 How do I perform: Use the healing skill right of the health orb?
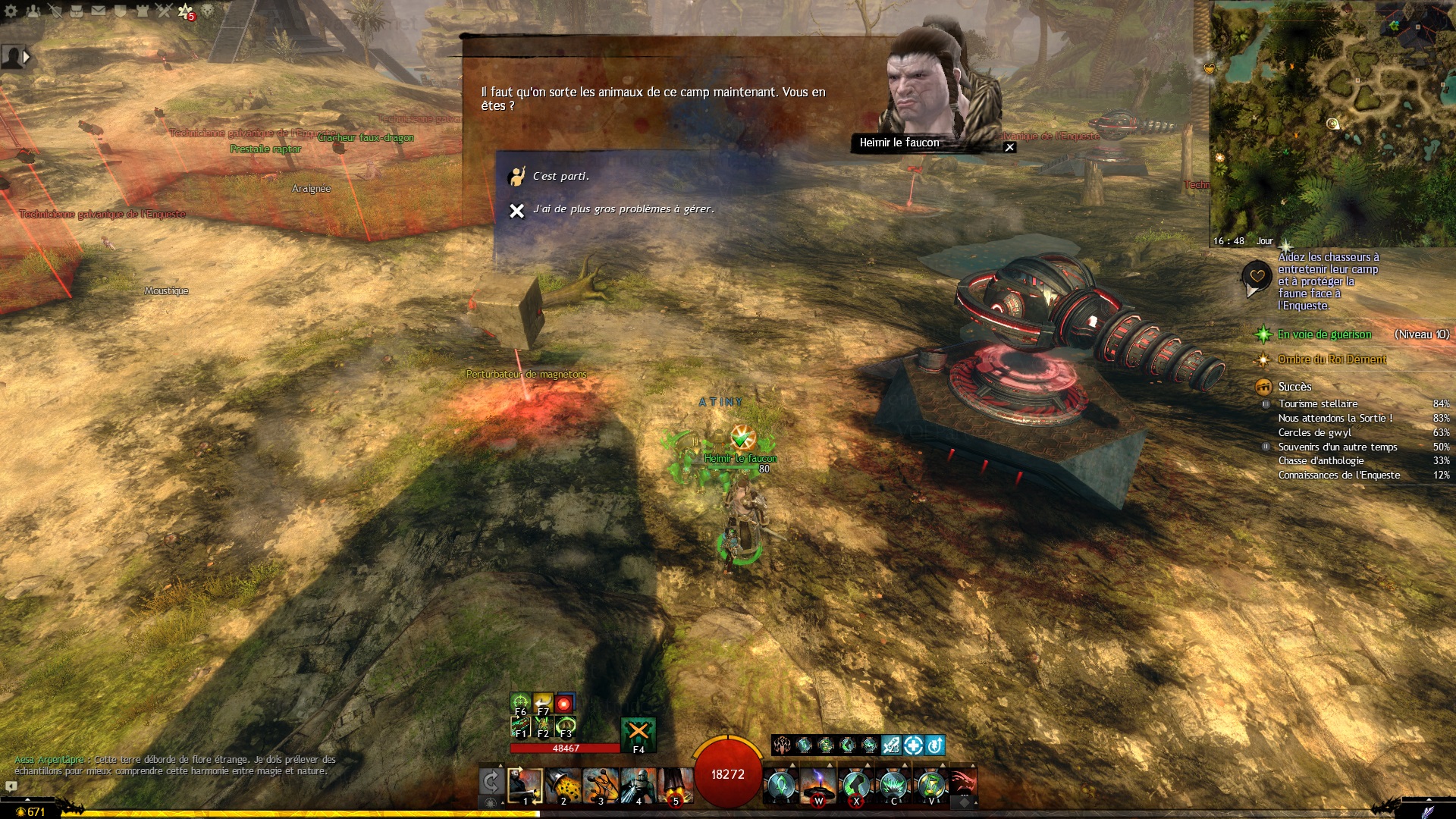coord(781,785)
